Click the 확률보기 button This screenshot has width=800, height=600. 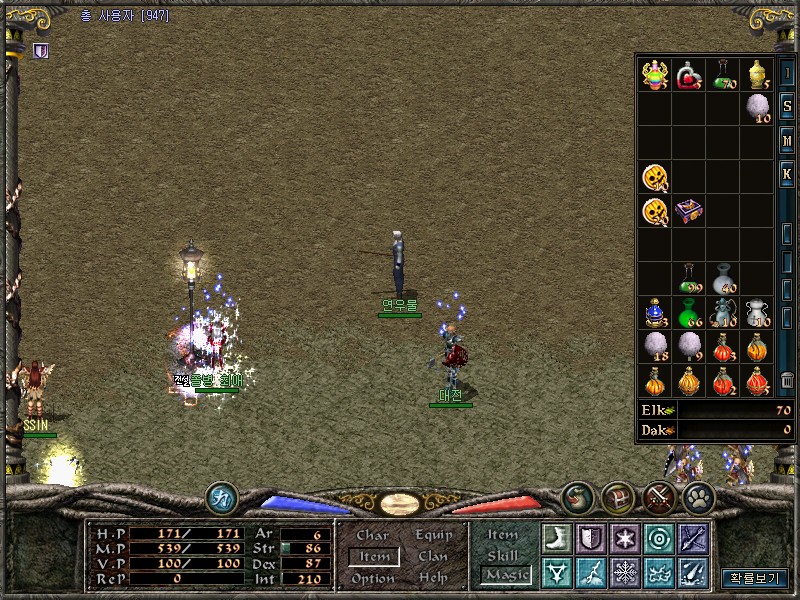755,578
